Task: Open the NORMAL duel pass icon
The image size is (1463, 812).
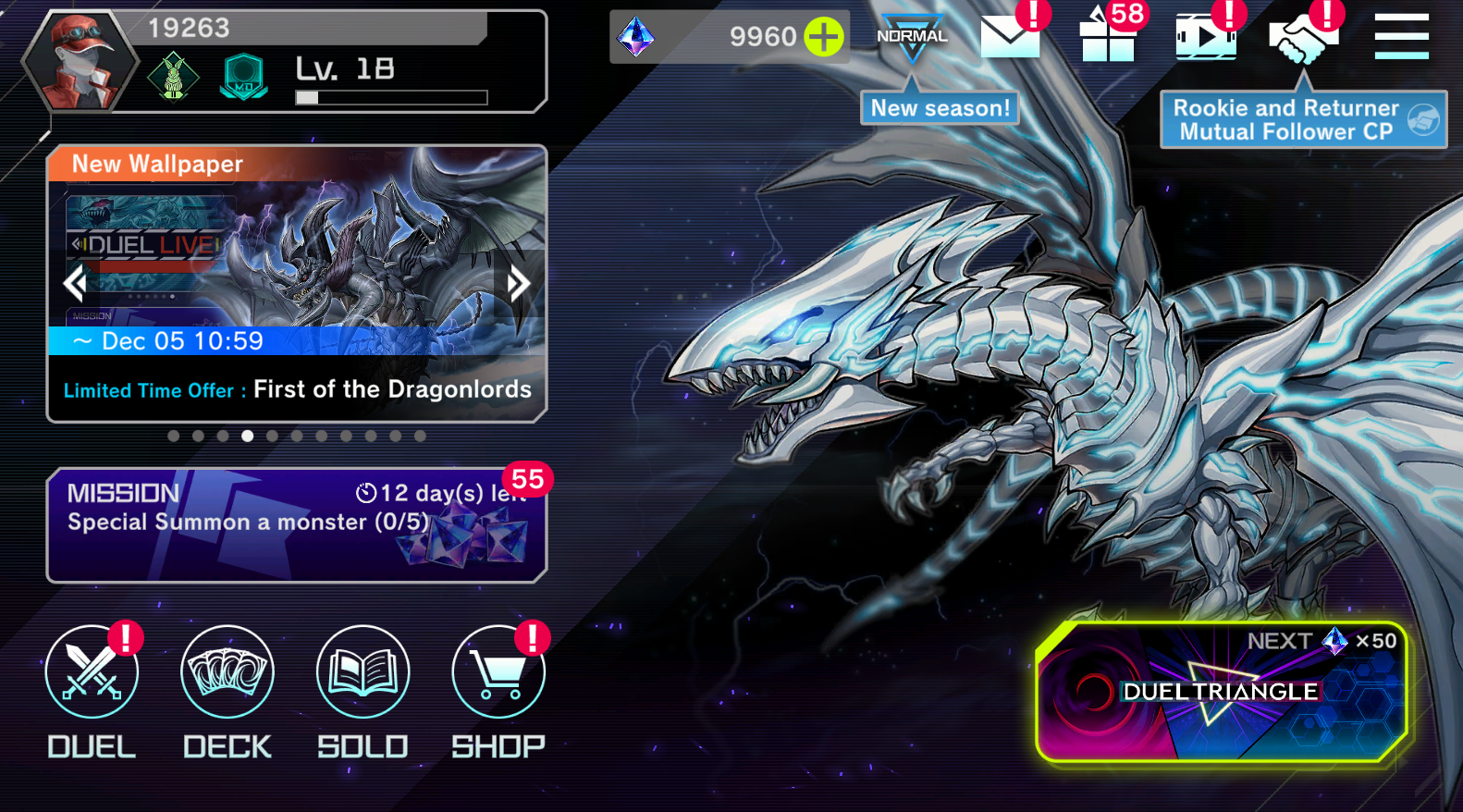Action: click(912, 37)
